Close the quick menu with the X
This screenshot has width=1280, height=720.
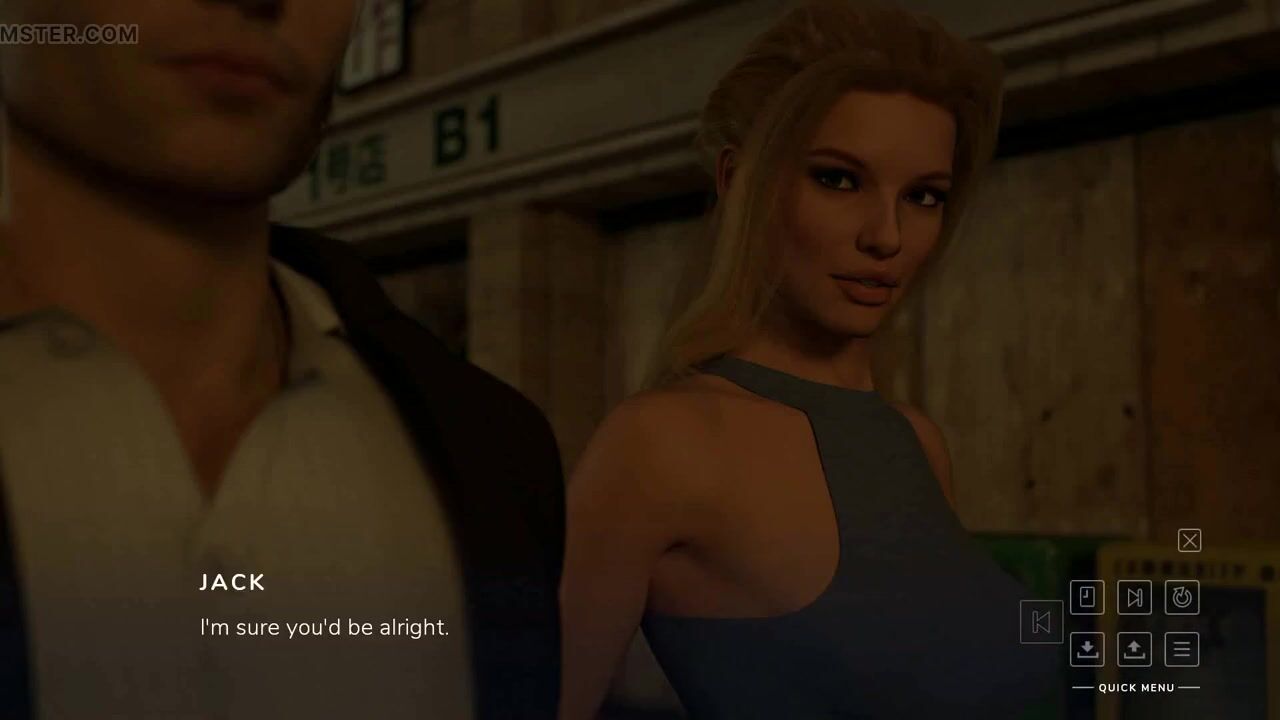click(x=1189, y=541)
